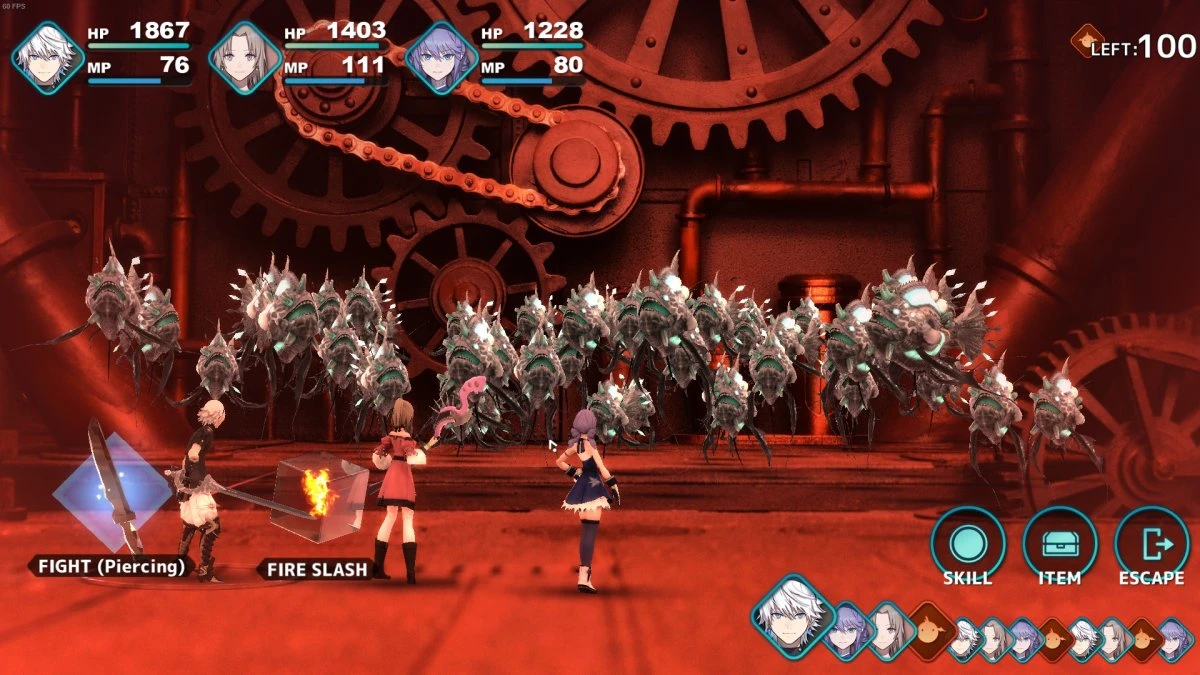Select the white-haired hero portrait

click(48, 58)
